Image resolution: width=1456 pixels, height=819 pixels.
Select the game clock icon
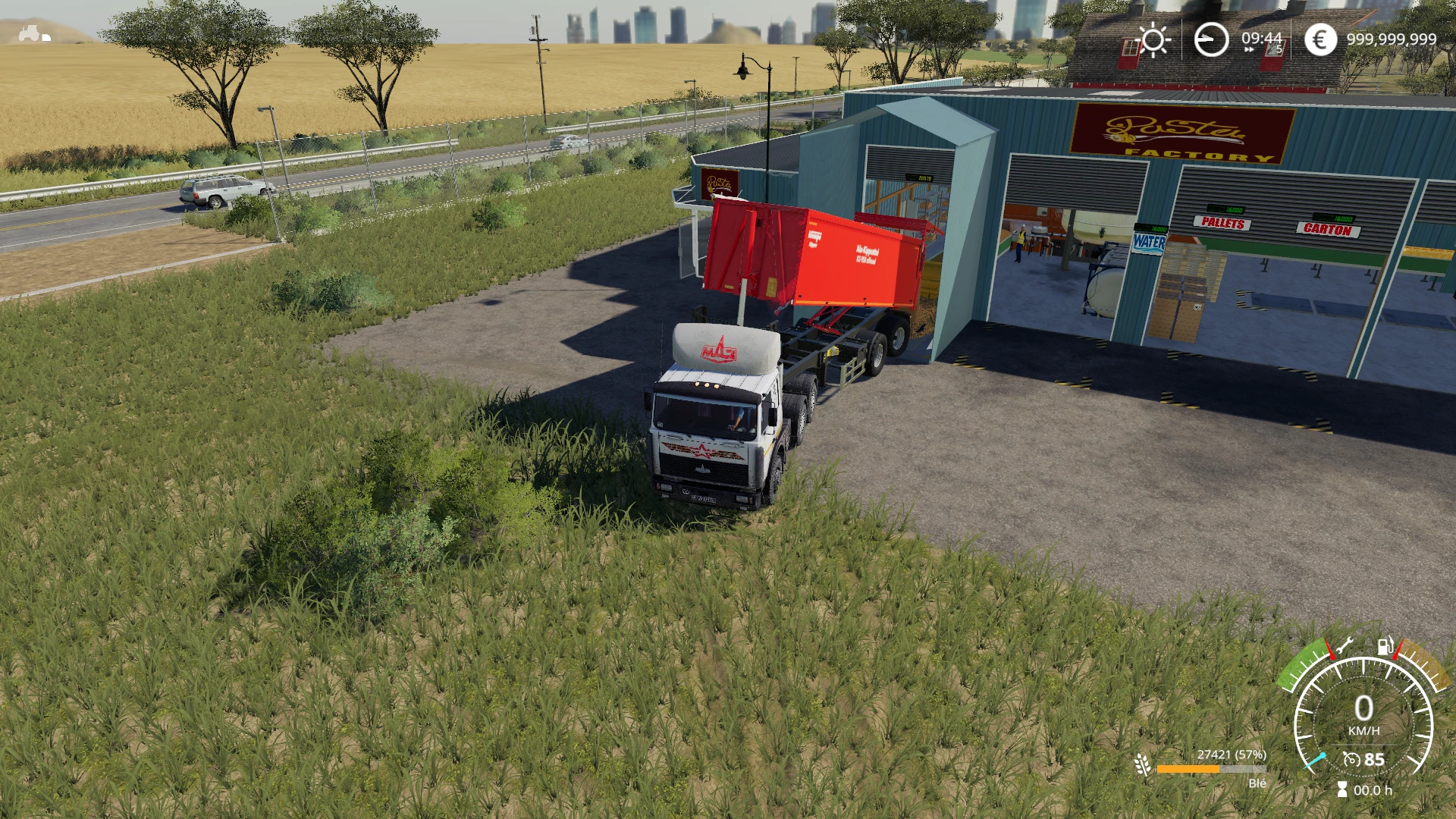pos(1211,39)
